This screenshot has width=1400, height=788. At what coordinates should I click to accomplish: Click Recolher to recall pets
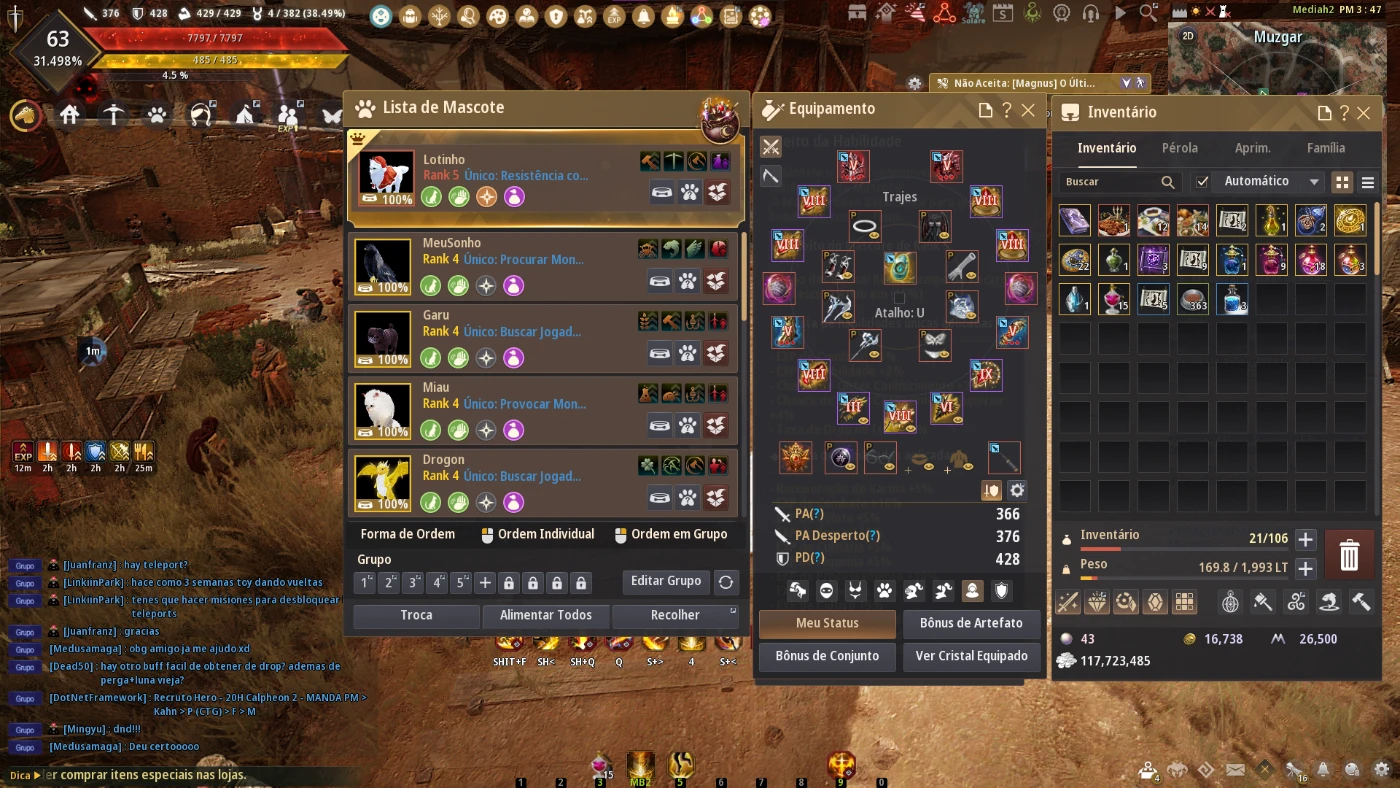pyautogui.click(x=675, y=615)
